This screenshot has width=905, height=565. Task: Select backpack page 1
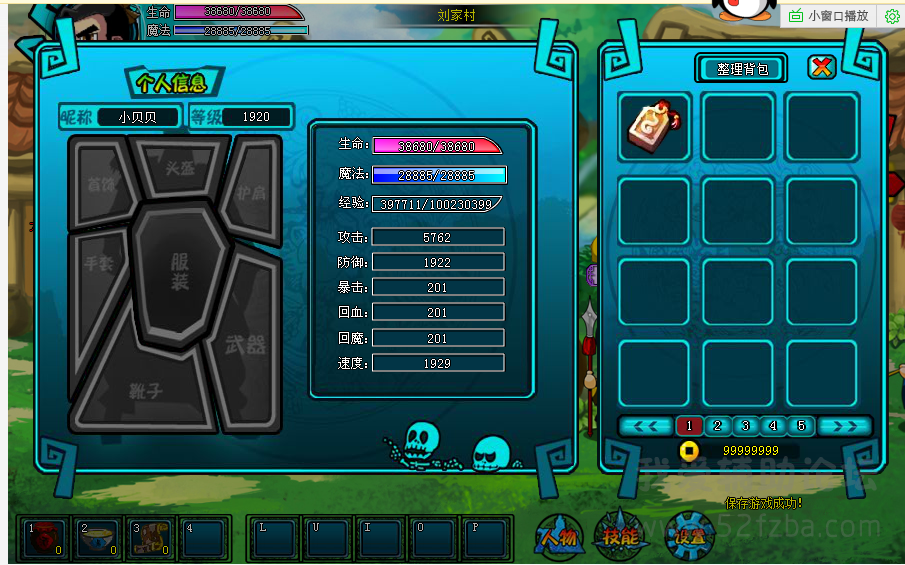pos(688,426)
